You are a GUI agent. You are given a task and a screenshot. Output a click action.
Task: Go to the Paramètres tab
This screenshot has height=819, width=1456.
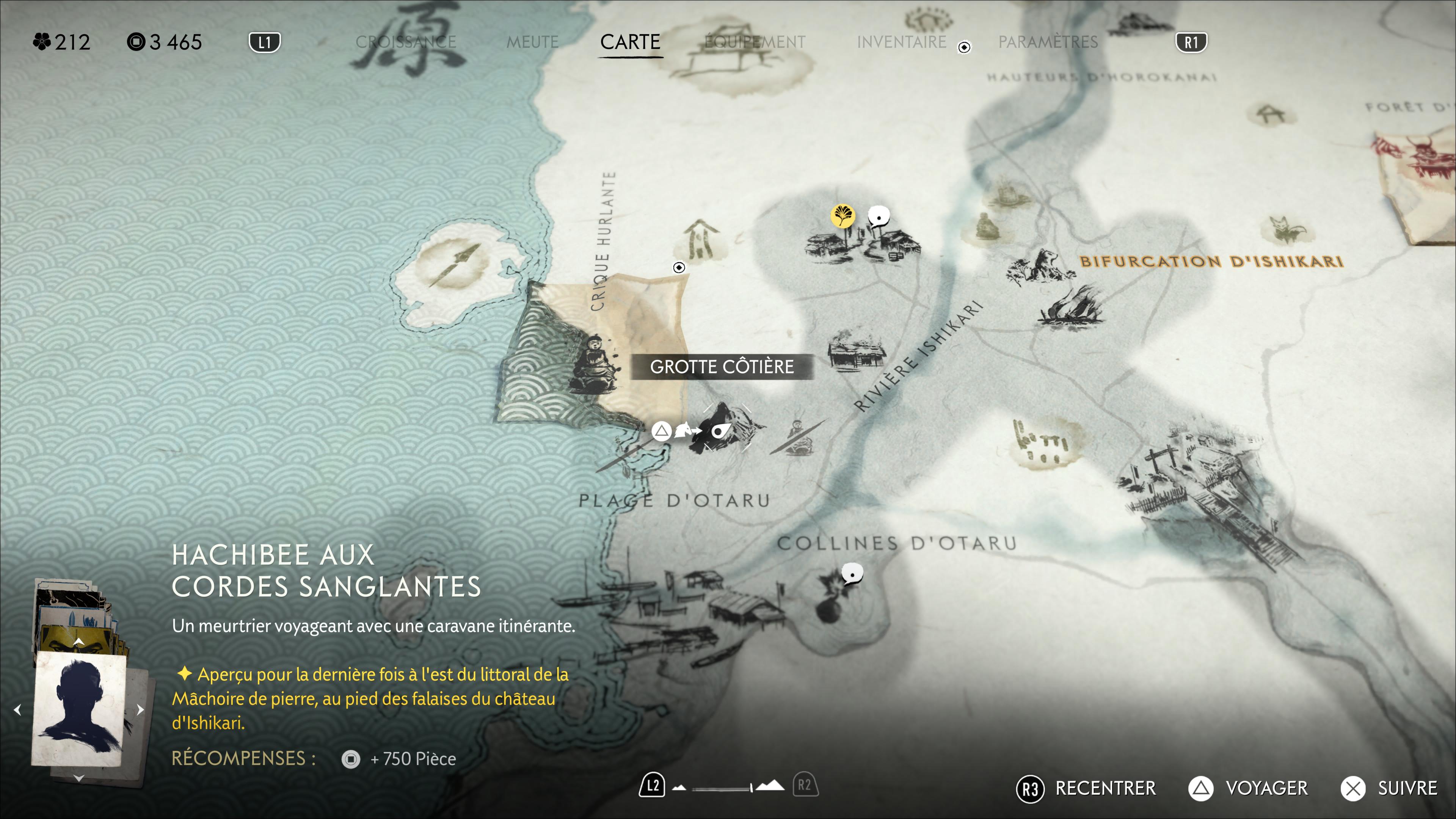pyautogui.click(x=1047, y=42)
